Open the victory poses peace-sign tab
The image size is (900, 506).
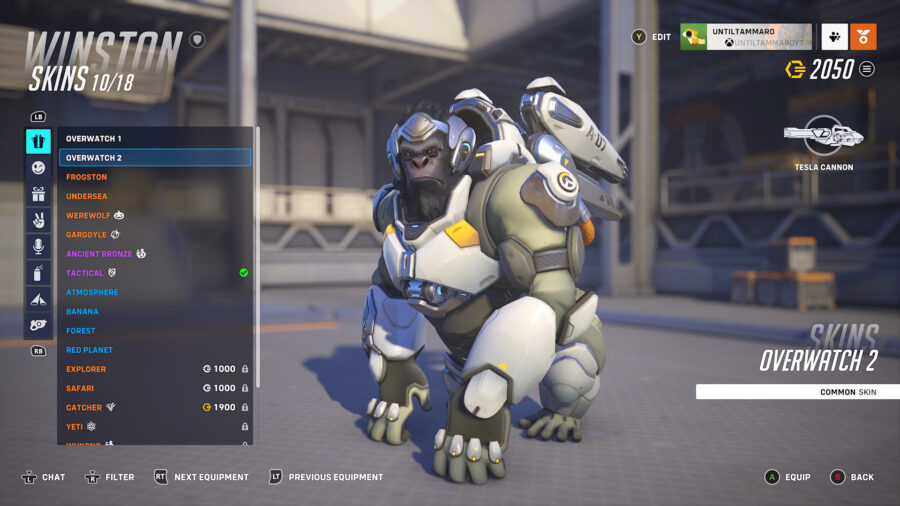(39, 220)
